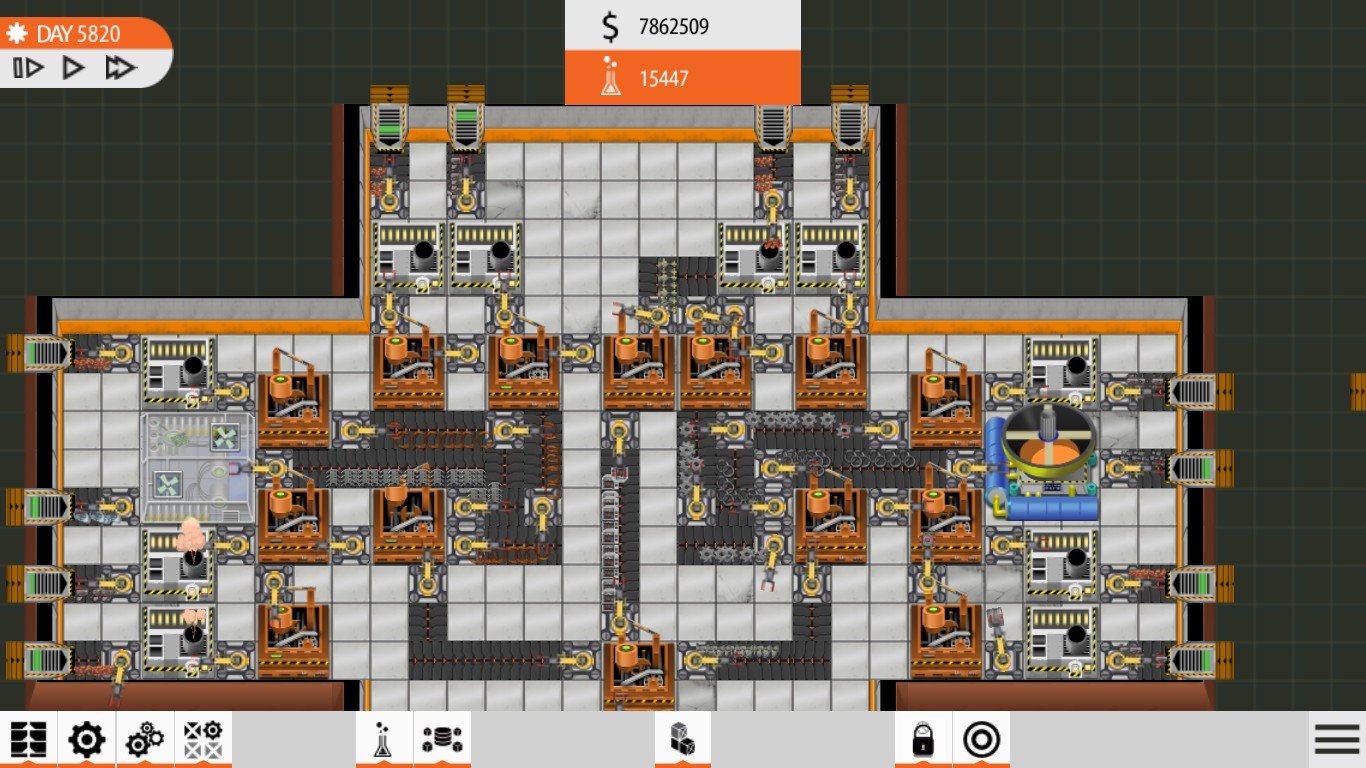The height and width of the screenshot is (768, 1366).
Task: Select the bullseye target button
Action: 981,740
